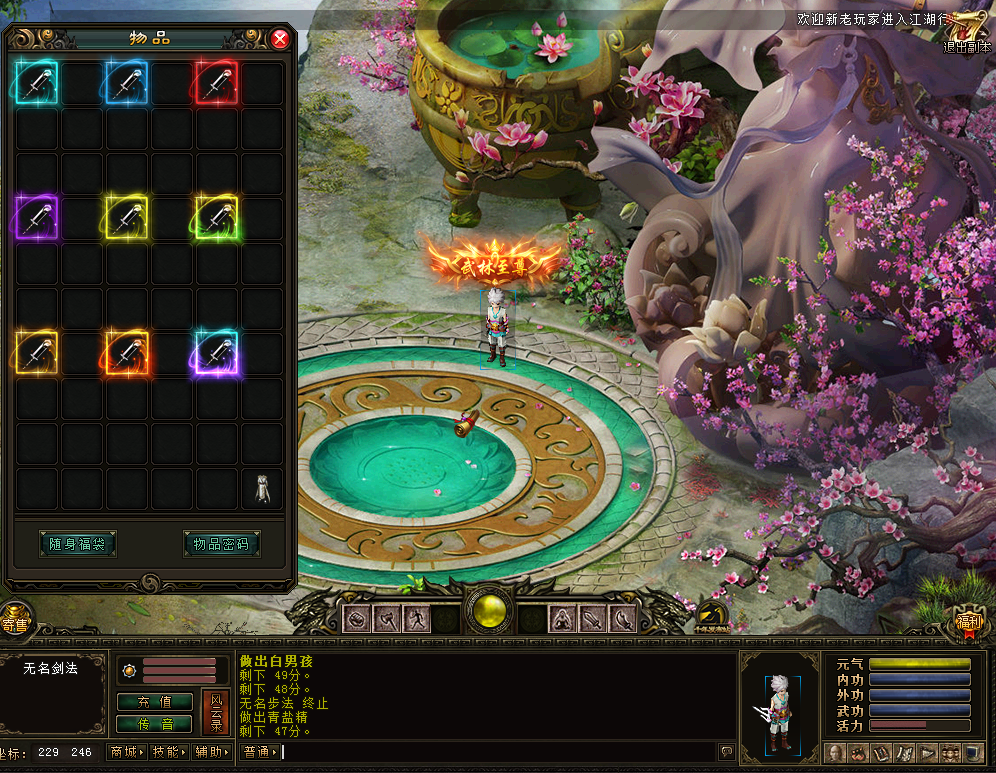Open the 风云录 panel
This screenshot has width=996, height=773.
pyautogui.click(x=215, y=712)
